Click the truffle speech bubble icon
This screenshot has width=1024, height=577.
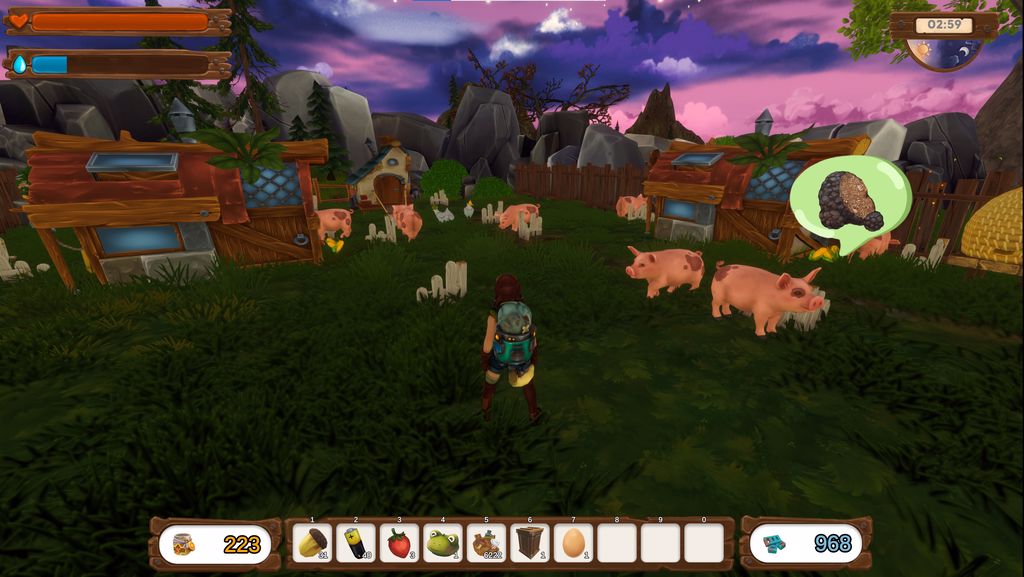click(850, 202)
